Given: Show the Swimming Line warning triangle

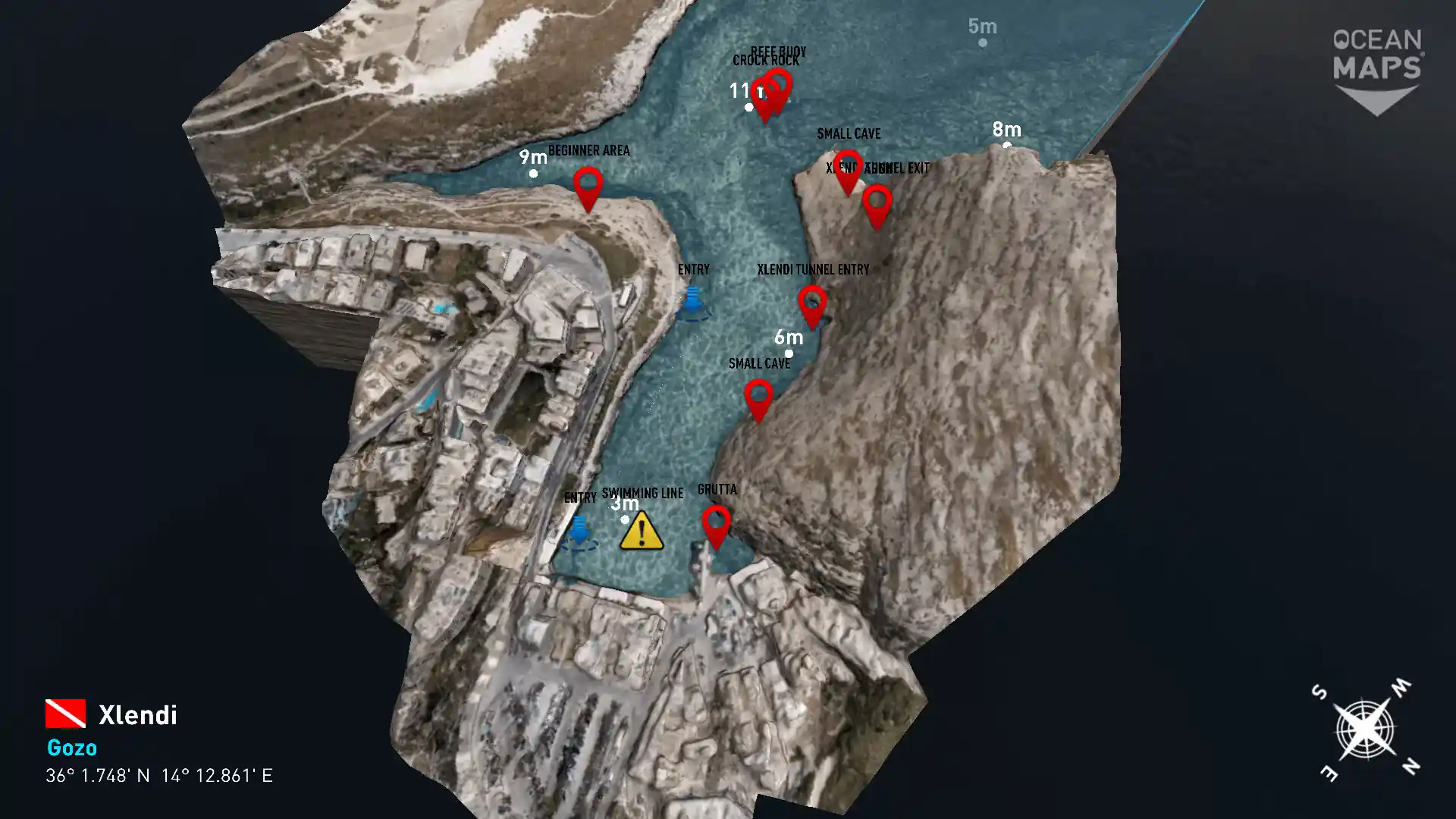Looking at the screenshot, I should 642,531.
